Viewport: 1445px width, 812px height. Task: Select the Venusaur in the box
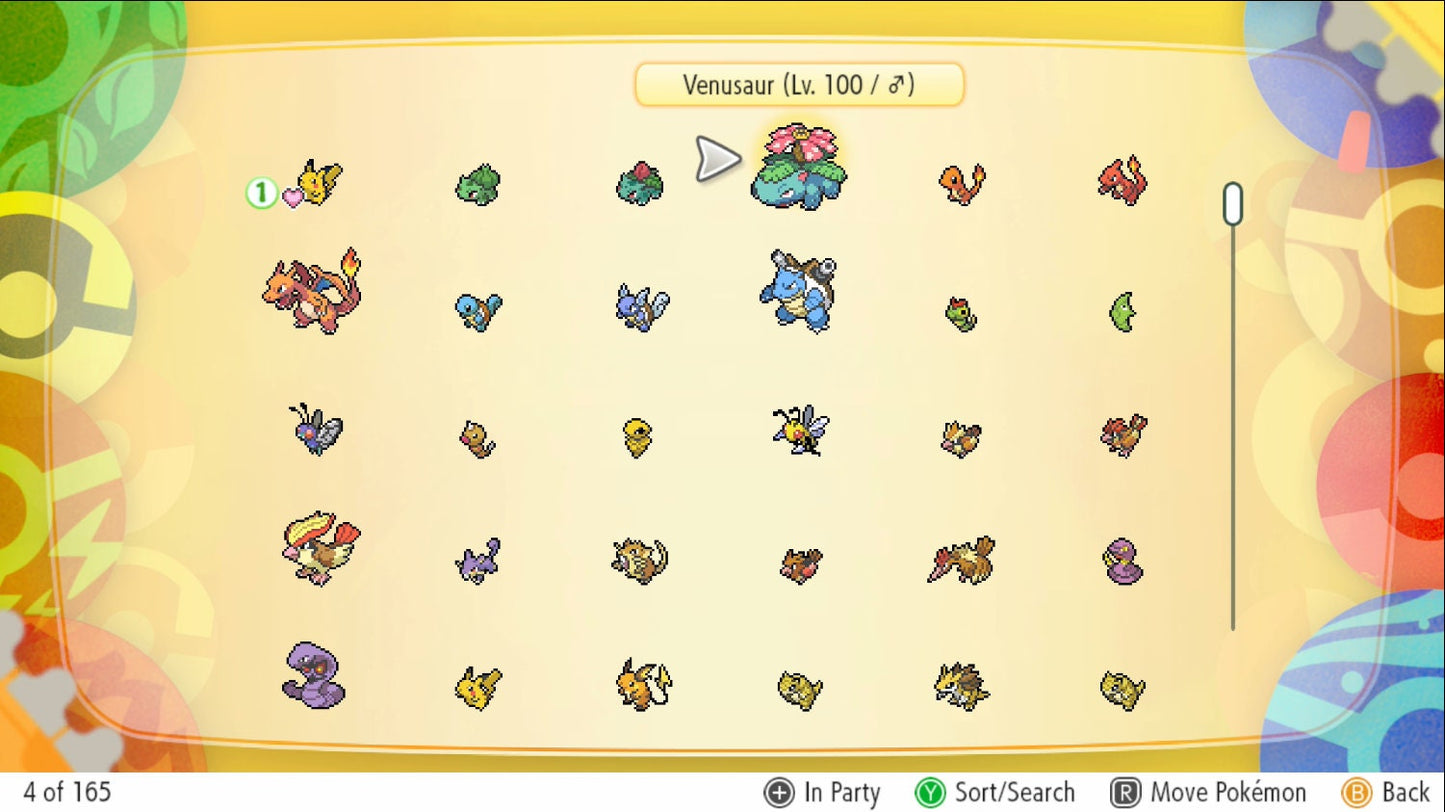(x=799, y=170)
